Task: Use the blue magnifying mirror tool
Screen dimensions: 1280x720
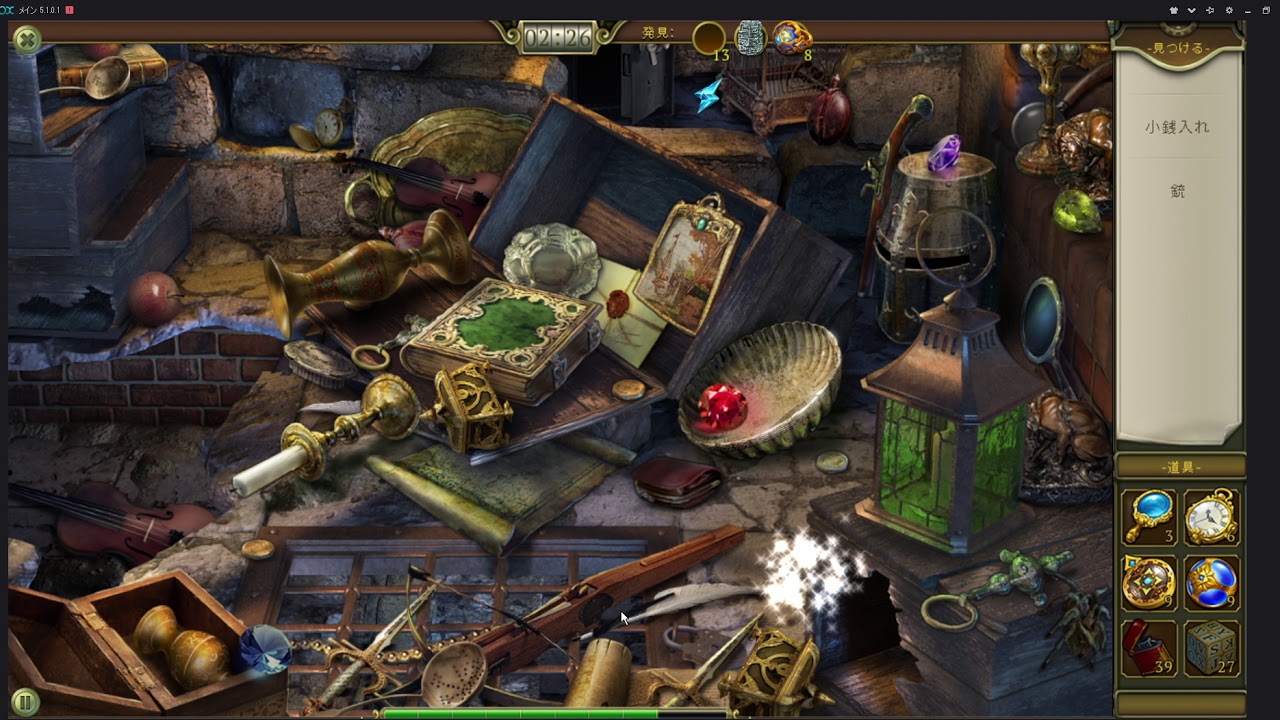Action: [1148, 516]
